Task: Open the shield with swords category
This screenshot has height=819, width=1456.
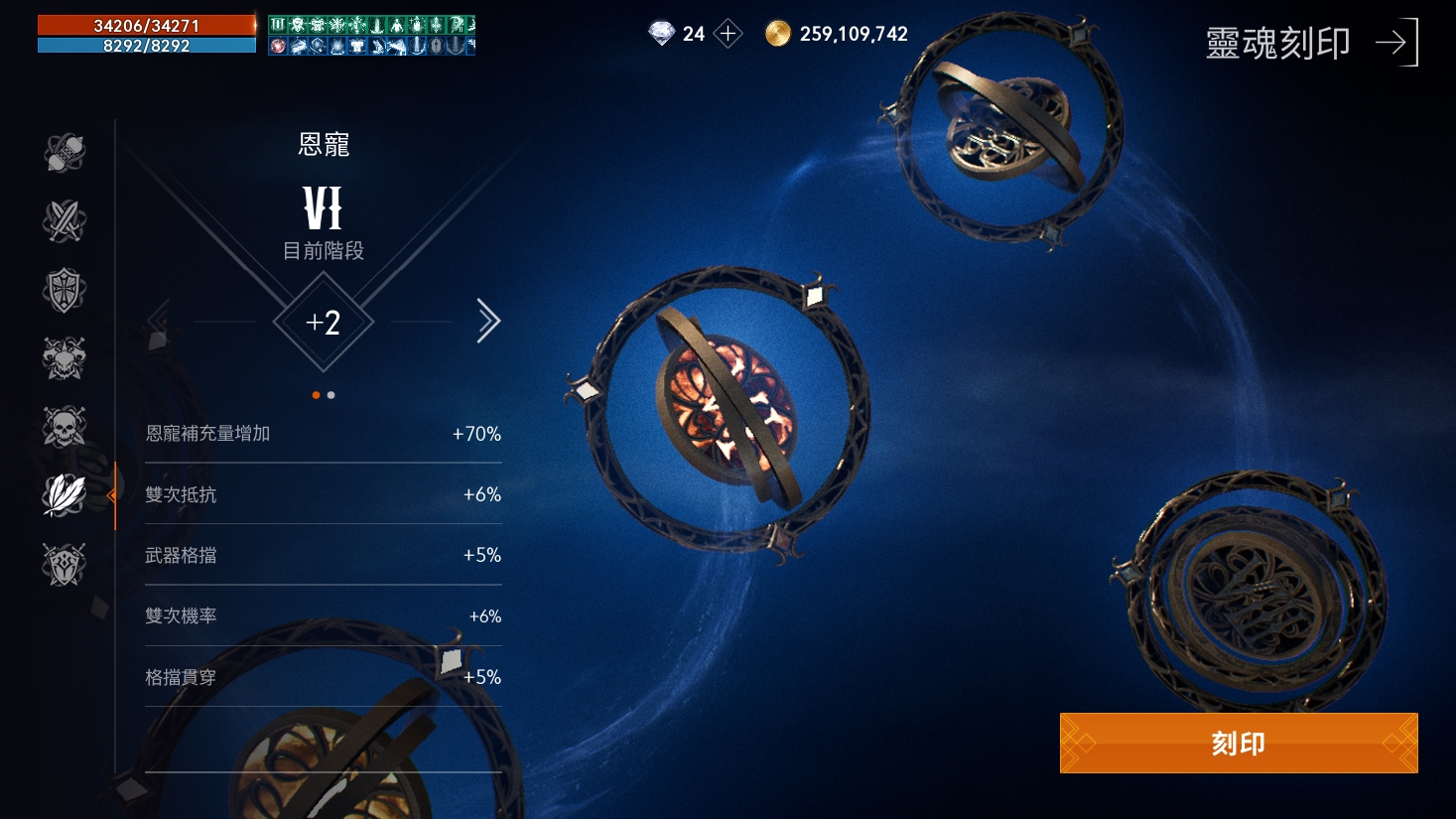Action: click(65, 564)
